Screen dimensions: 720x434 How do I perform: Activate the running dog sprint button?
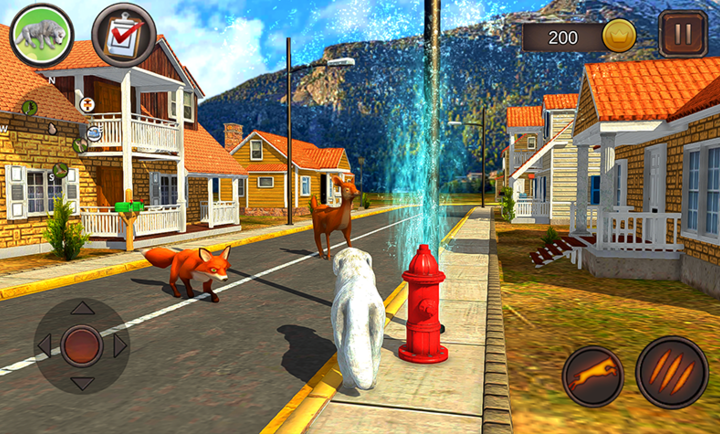pos(592,377)
